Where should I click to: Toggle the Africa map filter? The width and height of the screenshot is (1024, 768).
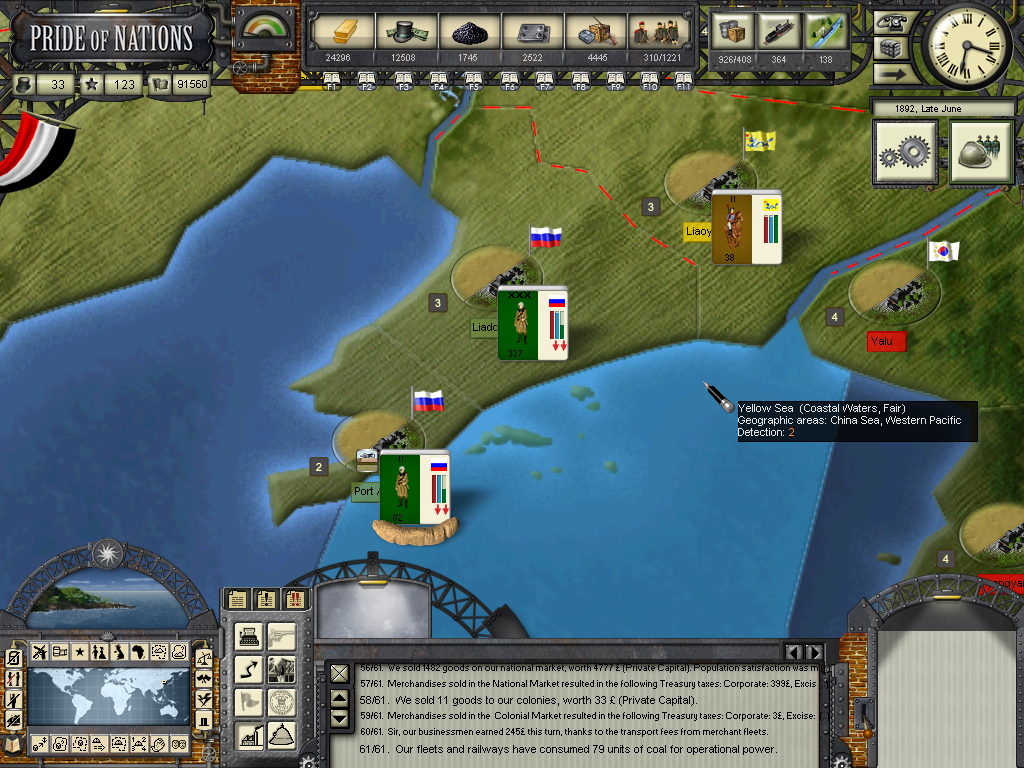[138, 652]
